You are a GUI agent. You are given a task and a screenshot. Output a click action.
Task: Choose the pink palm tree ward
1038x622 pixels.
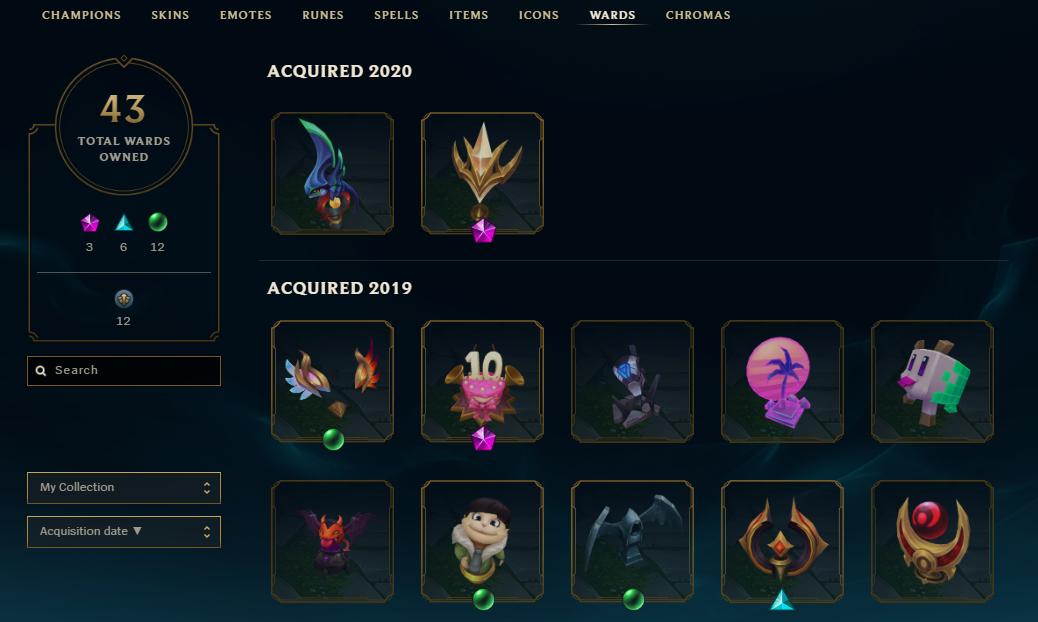pyautogui.click(x=782, y=381)
